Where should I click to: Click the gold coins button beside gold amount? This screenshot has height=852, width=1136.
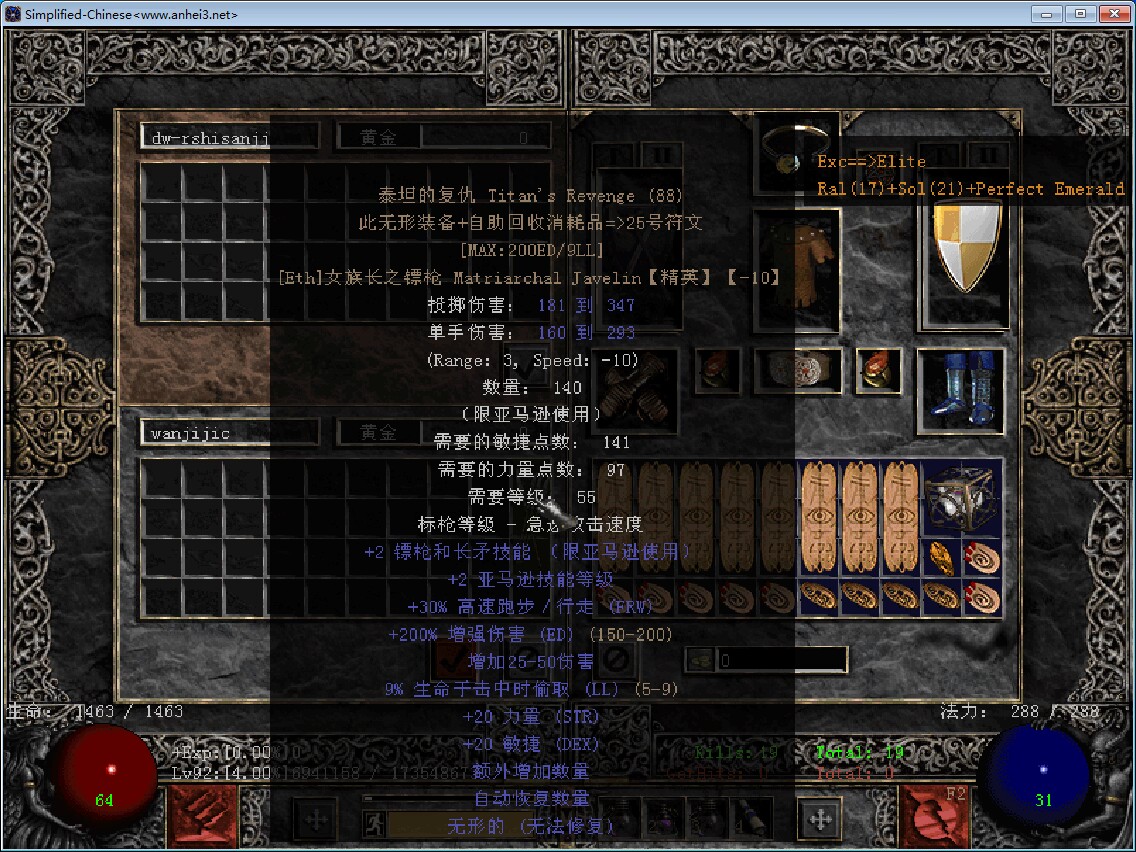pyautogui.click(x=699, y=660)
